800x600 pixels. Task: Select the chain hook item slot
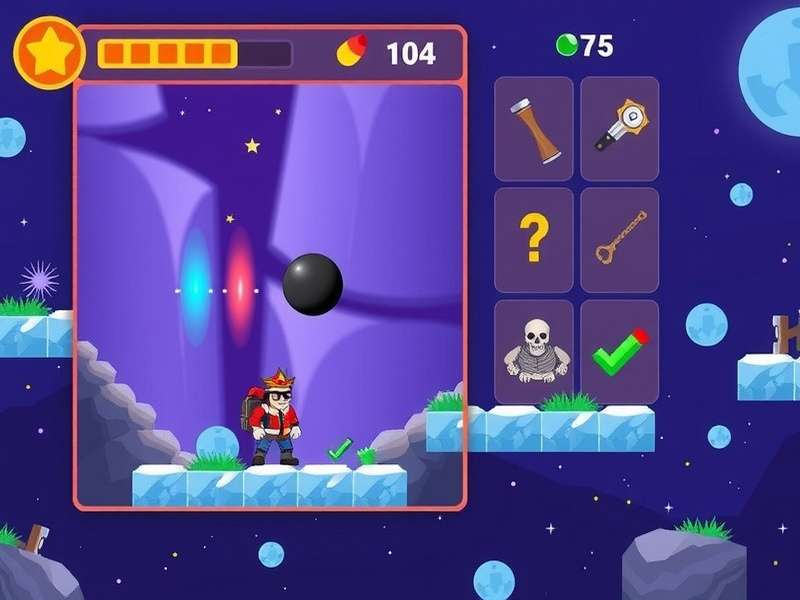tap(619, 240)
